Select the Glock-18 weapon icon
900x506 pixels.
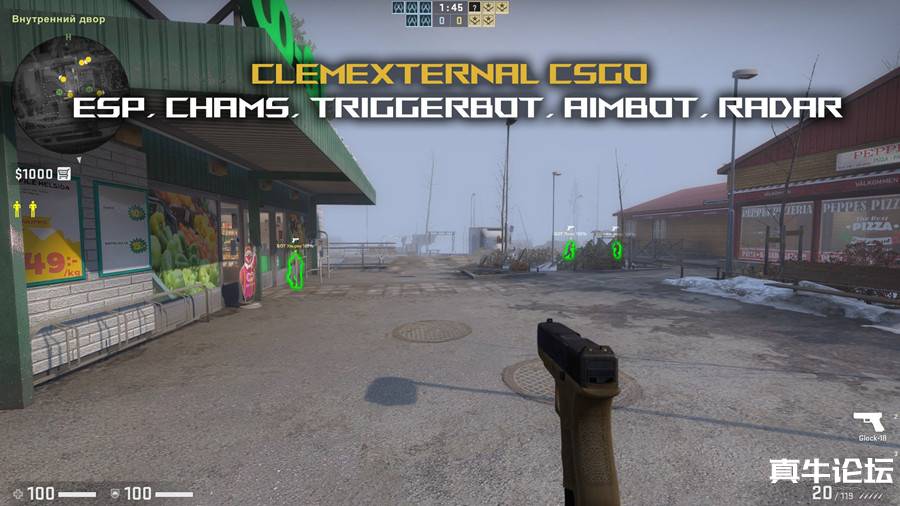866,422
